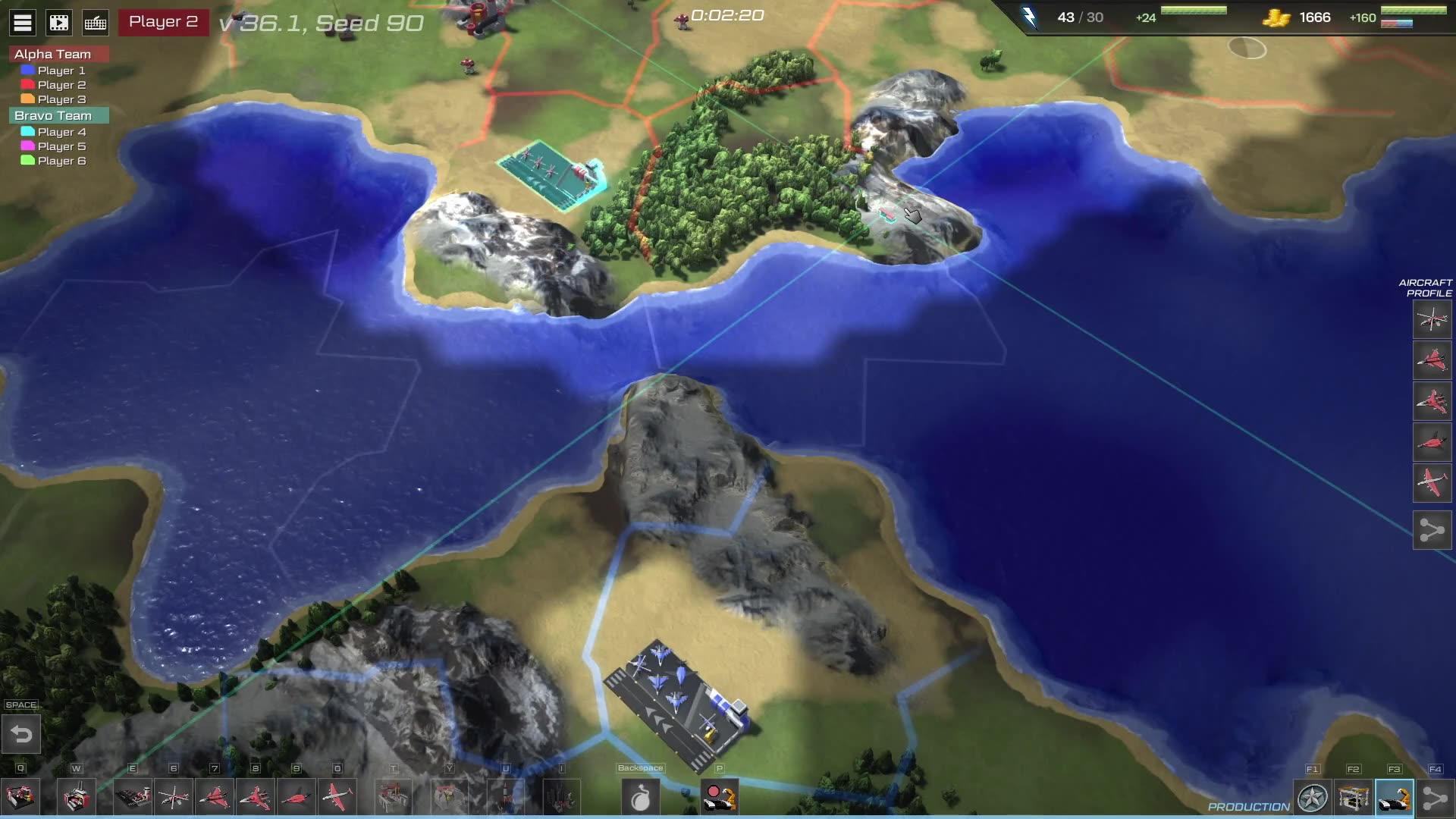Open the keyboard hotkeys button

(x=96, y=23)
